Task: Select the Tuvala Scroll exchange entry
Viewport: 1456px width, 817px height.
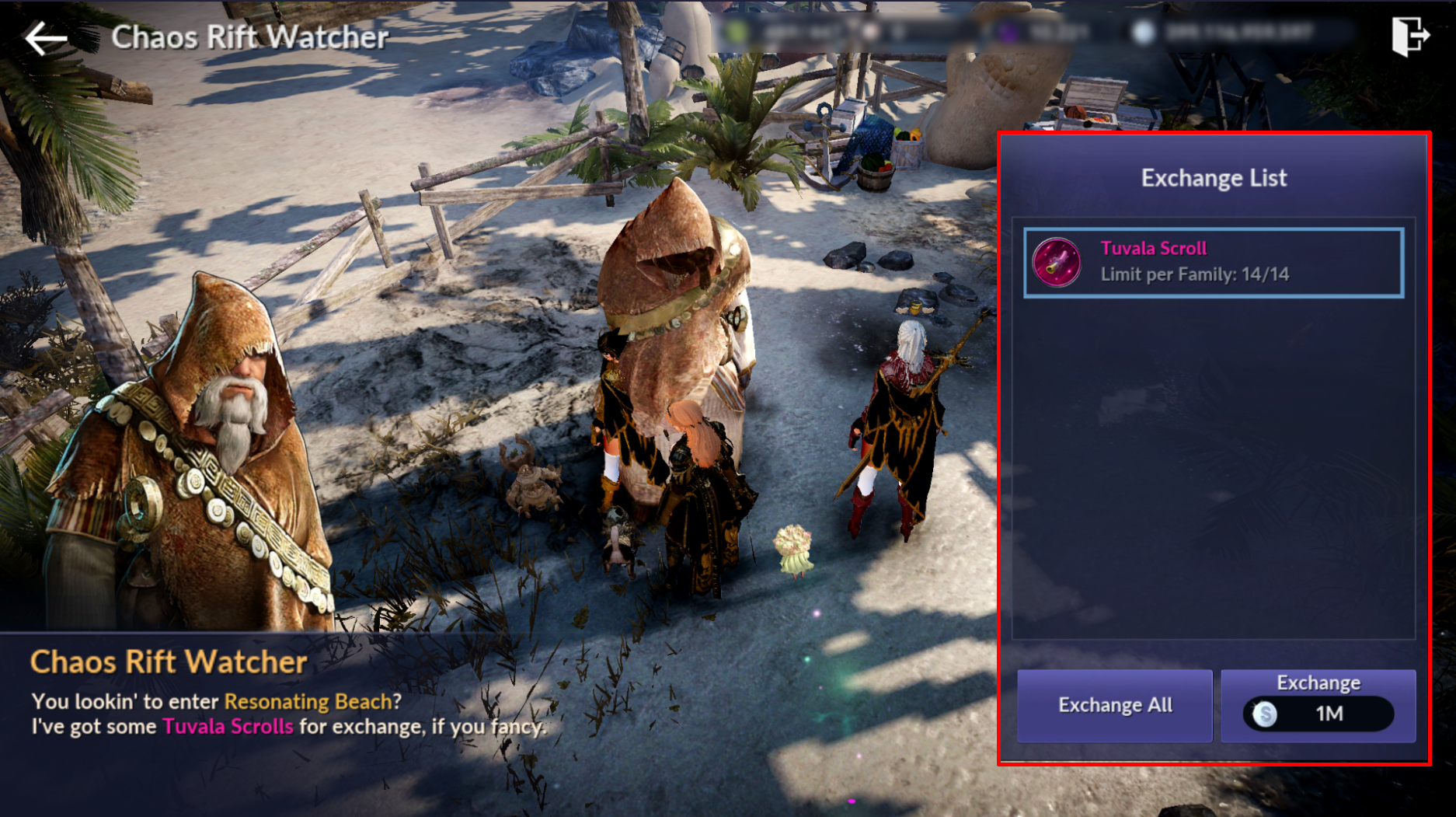Action: pos(1213,262)
